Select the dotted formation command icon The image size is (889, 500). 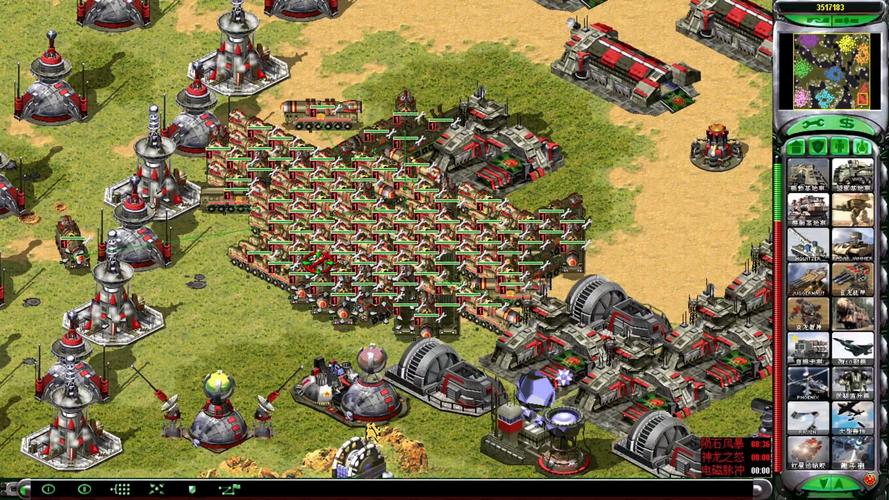point(120,489)
